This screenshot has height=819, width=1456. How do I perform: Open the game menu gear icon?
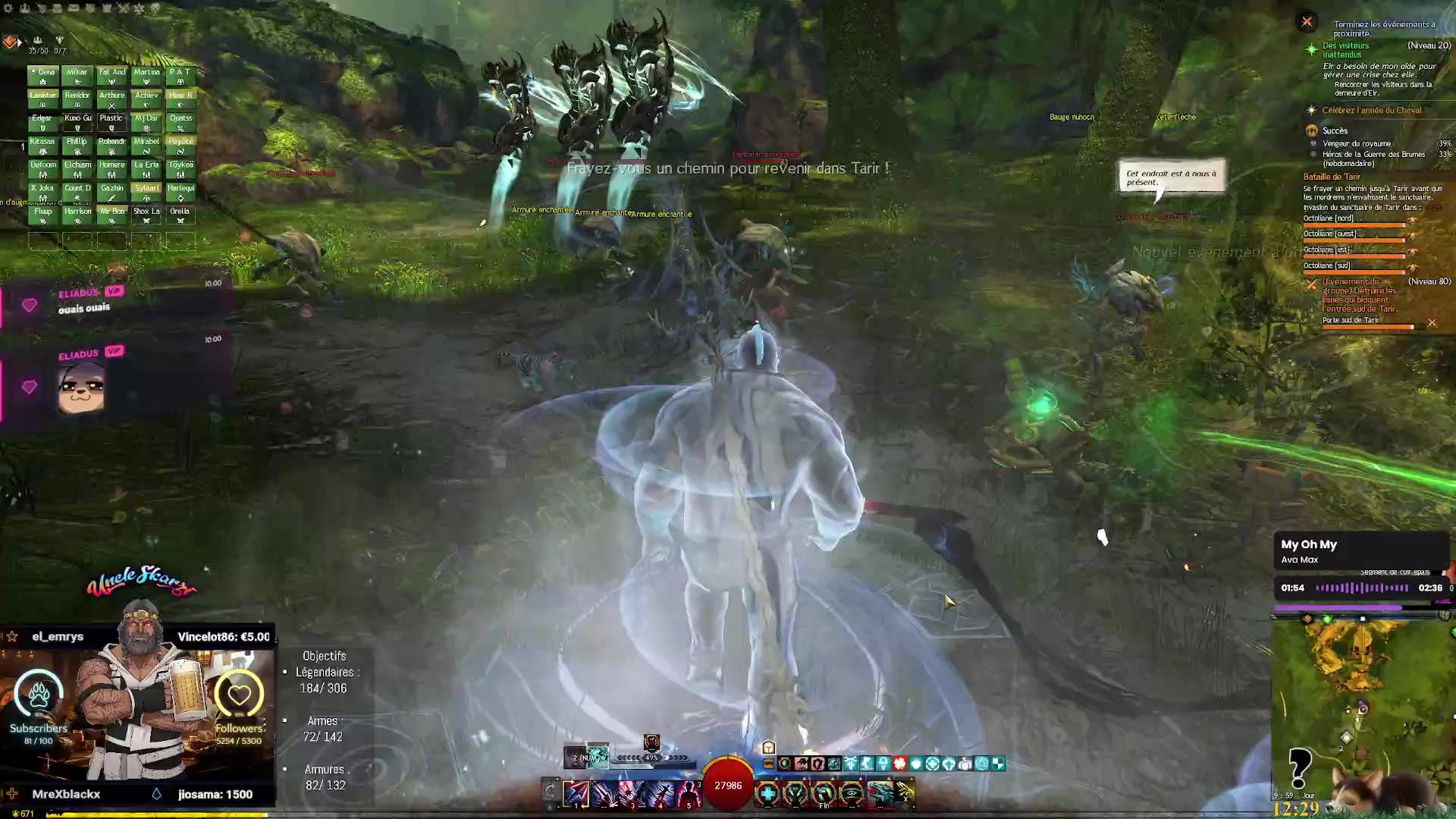[x=8, y=8]
